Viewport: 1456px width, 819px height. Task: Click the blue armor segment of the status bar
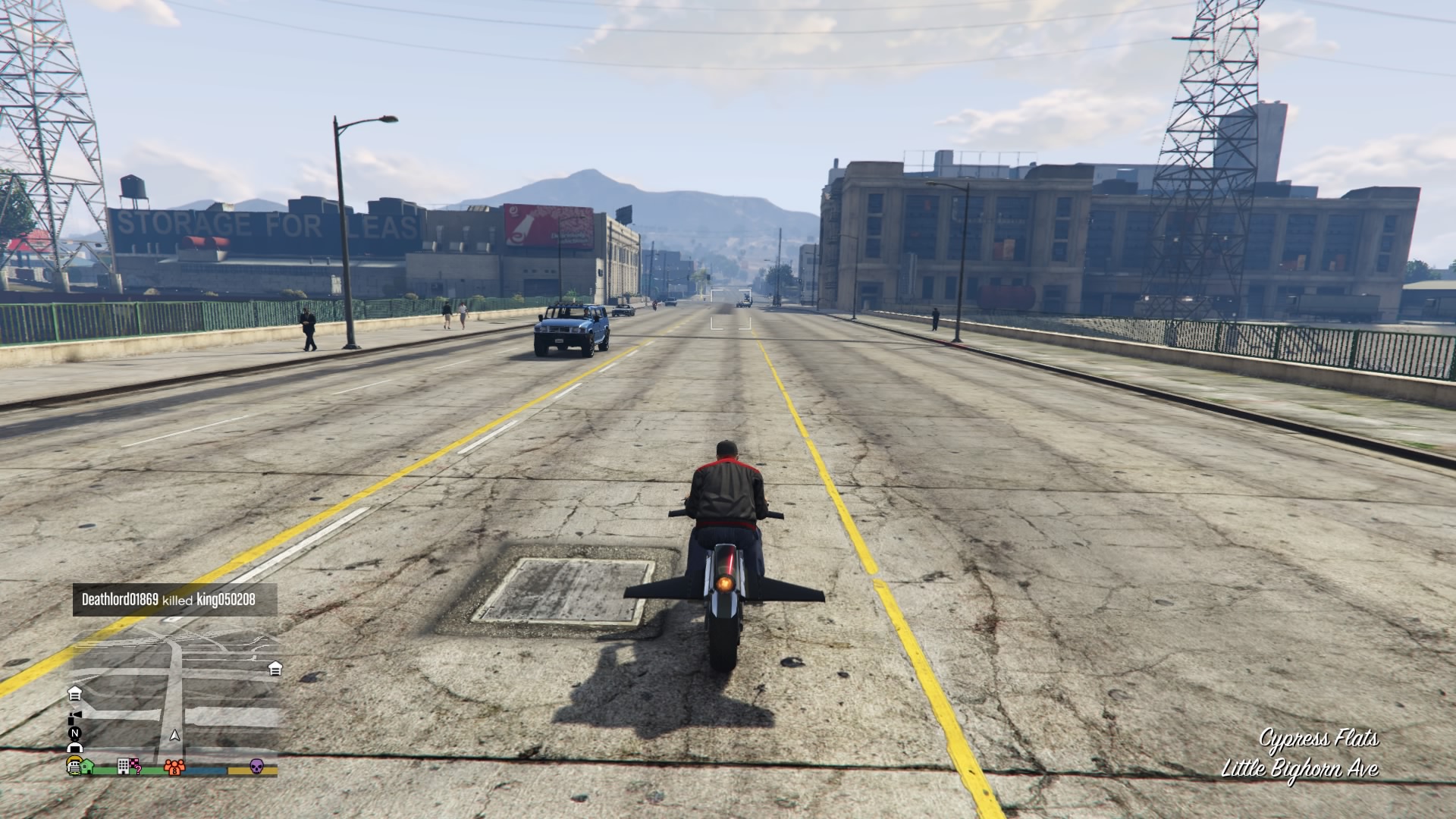pyautogui.click(x=203, y=770)
